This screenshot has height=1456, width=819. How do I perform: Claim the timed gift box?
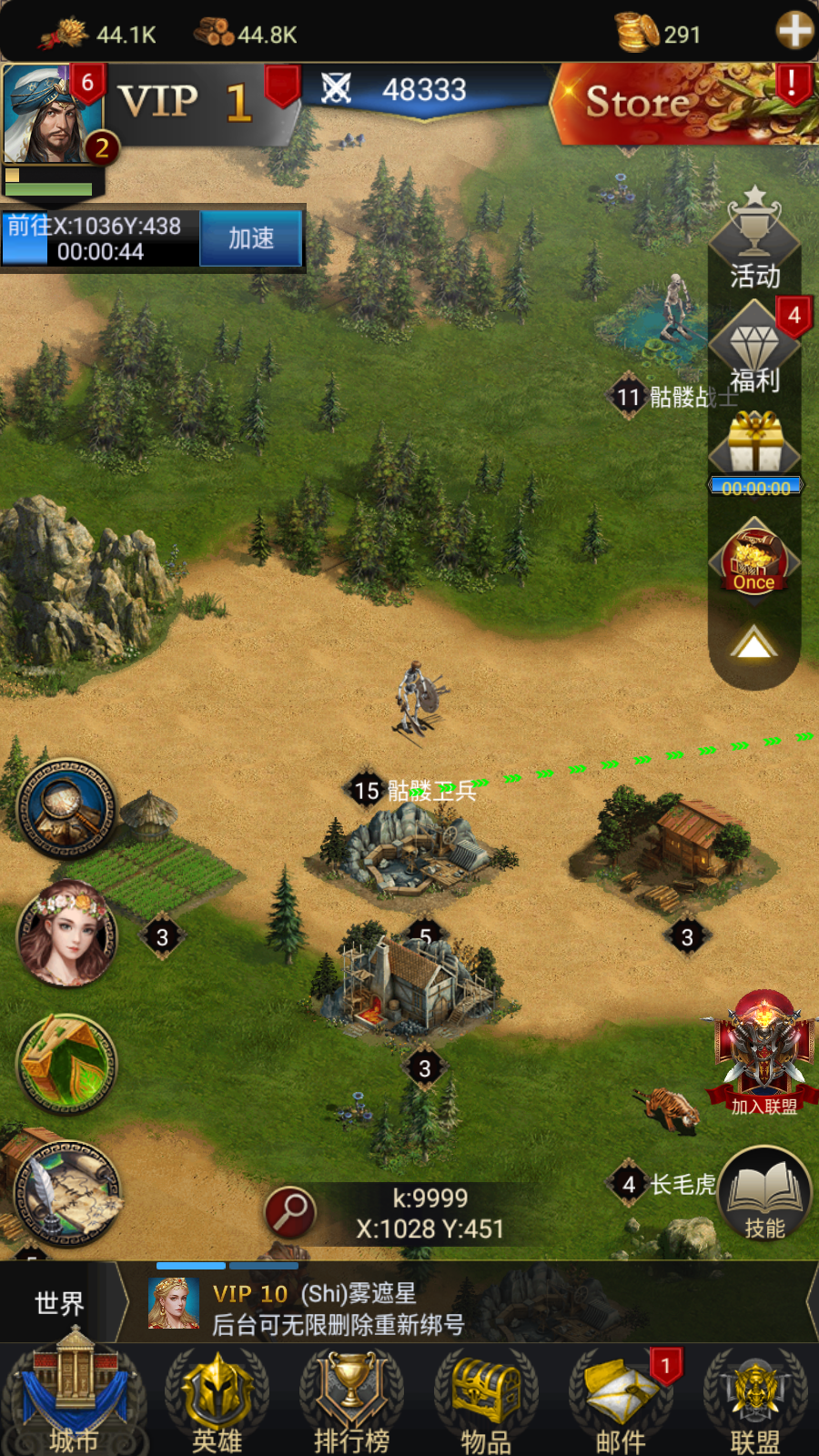754,446
